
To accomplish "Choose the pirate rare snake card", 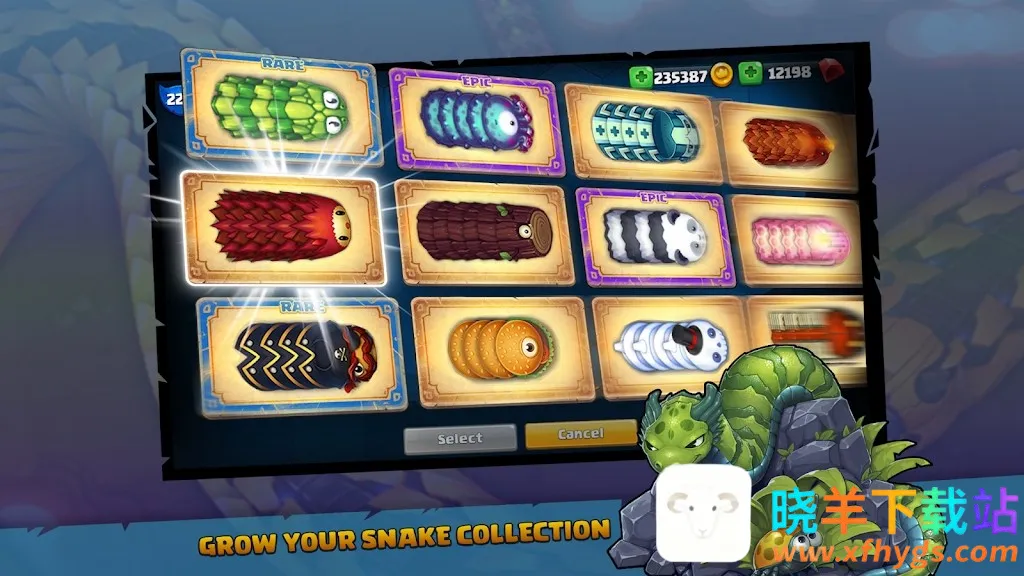I will click(302, 351).
